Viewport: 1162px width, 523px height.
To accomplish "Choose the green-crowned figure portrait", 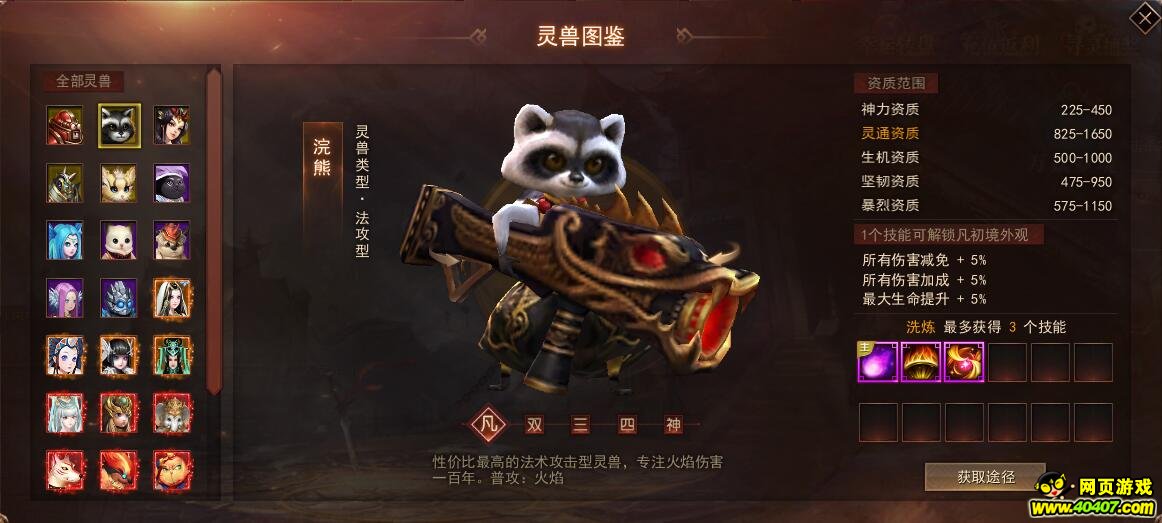I will [172, 355].
